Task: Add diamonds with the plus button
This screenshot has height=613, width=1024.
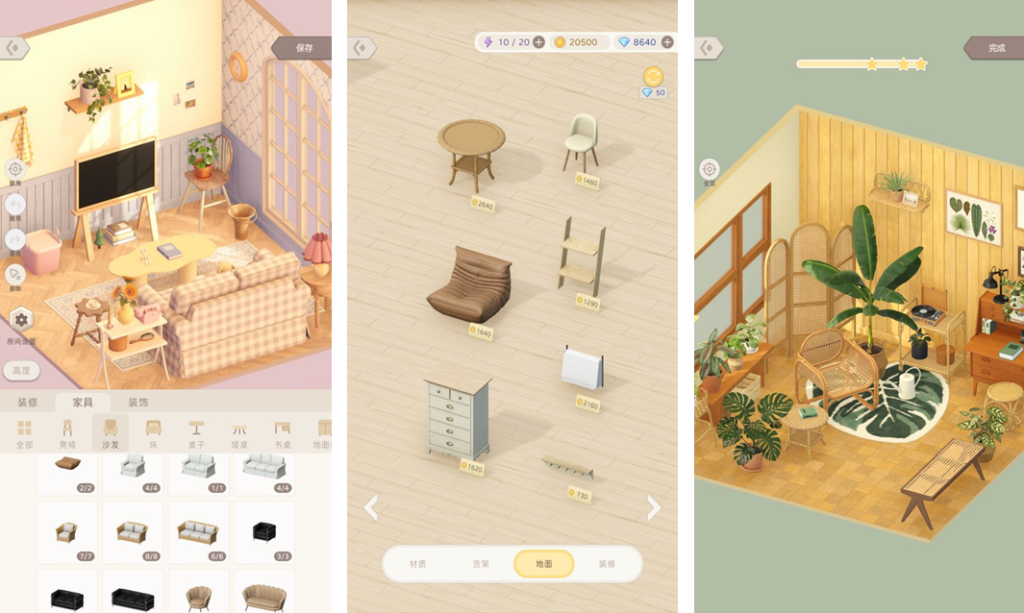Action: 667,42
